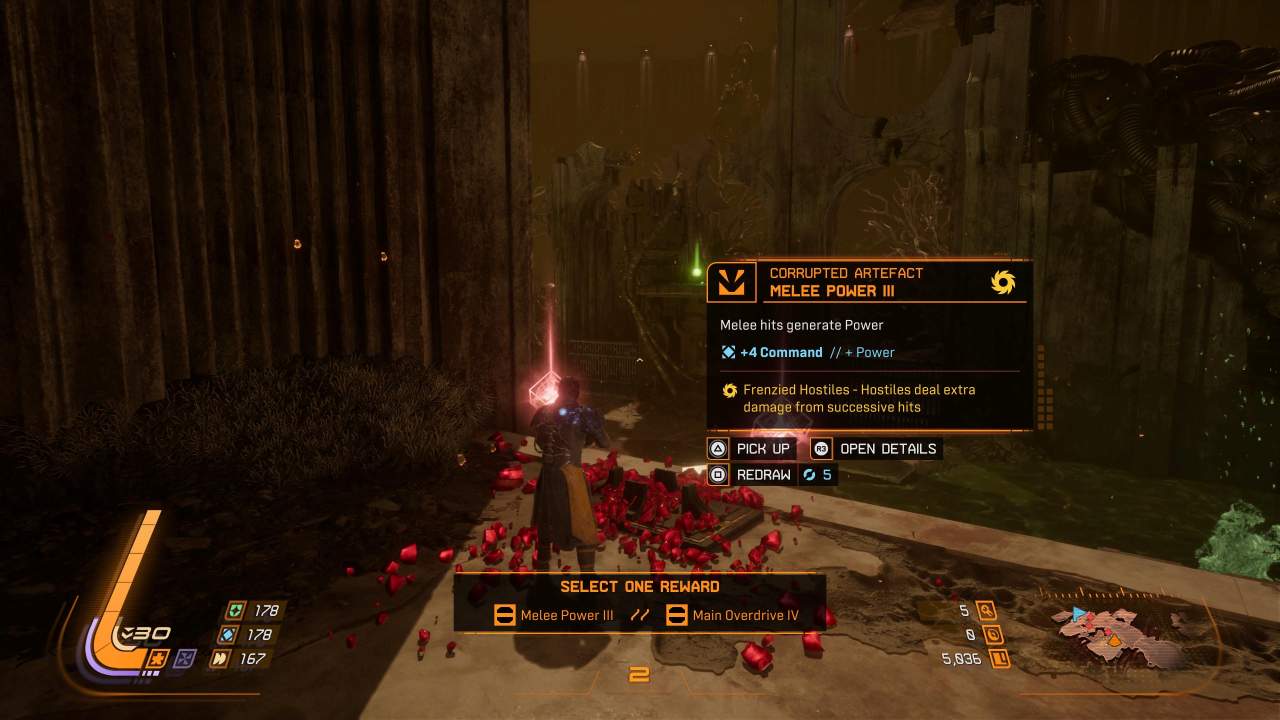Click the key count icon
The height and width of the screenshot is (720, 1280).
tap(987, 610)
